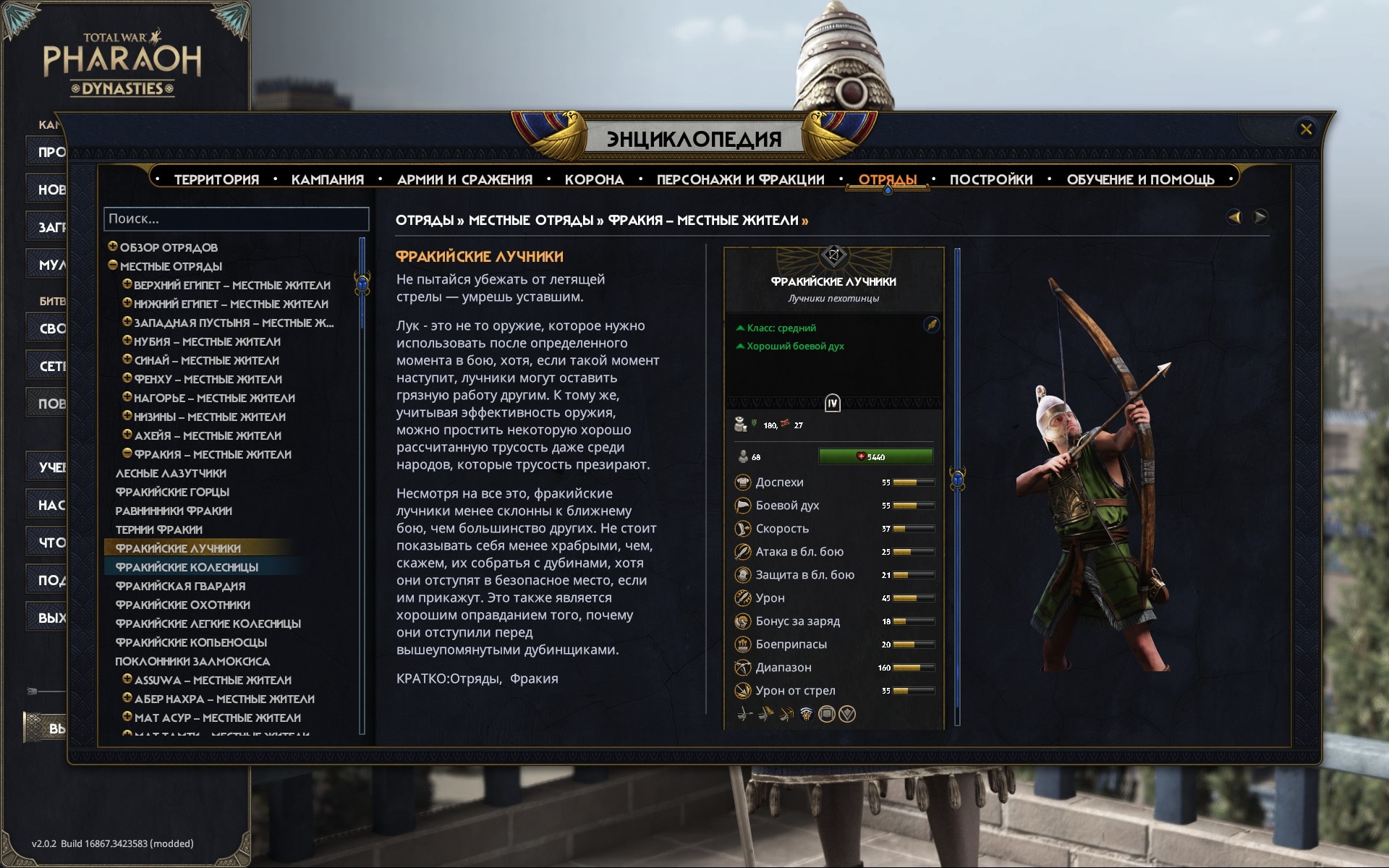1389x868 pixels.
Task: Choose Фракийская гвардия from the list
Action: tap(180, 586)
